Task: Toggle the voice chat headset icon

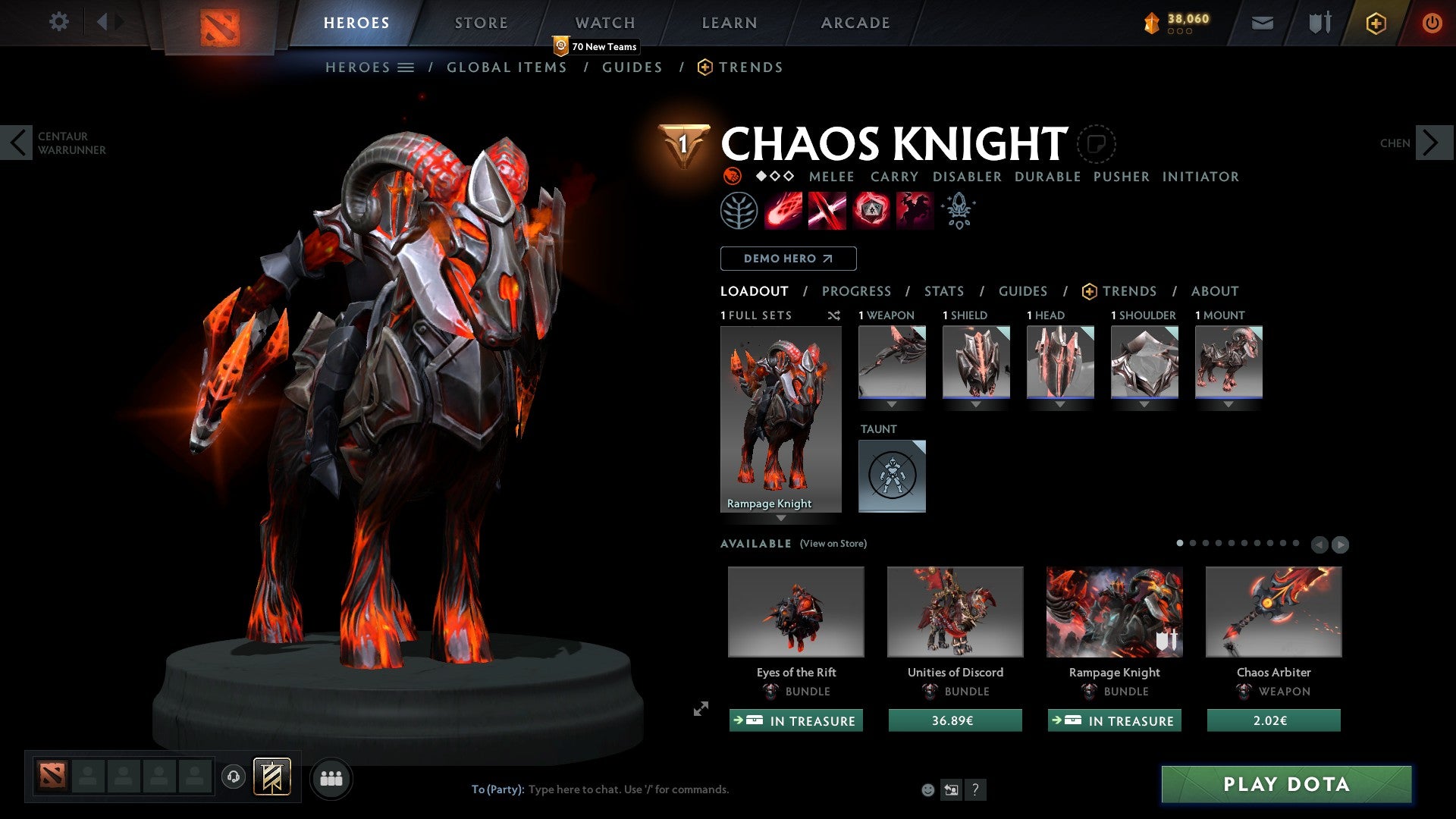Action: [x=233, y=777]
